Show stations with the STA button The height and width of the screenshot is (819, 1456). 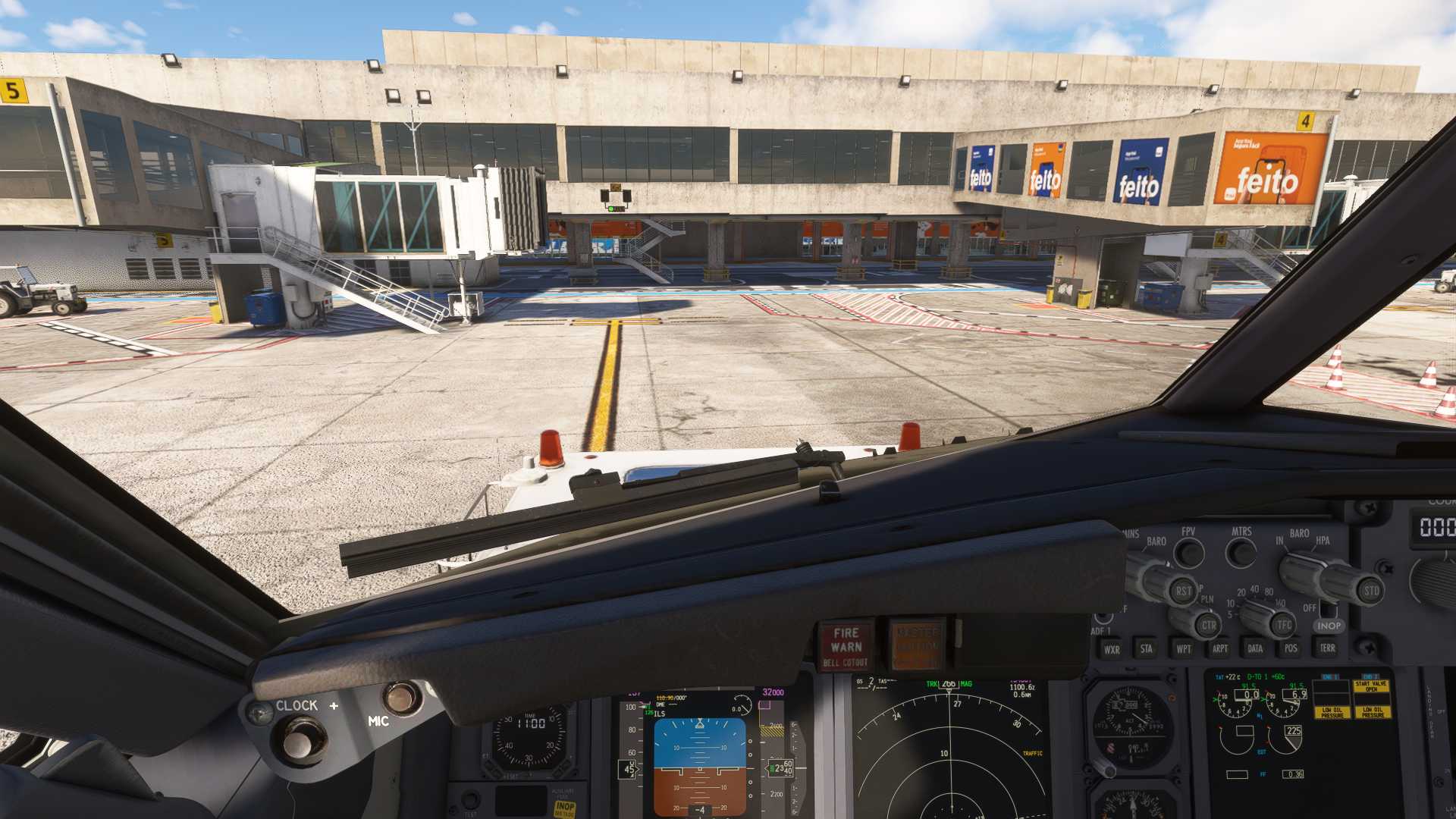(1147, 648)
